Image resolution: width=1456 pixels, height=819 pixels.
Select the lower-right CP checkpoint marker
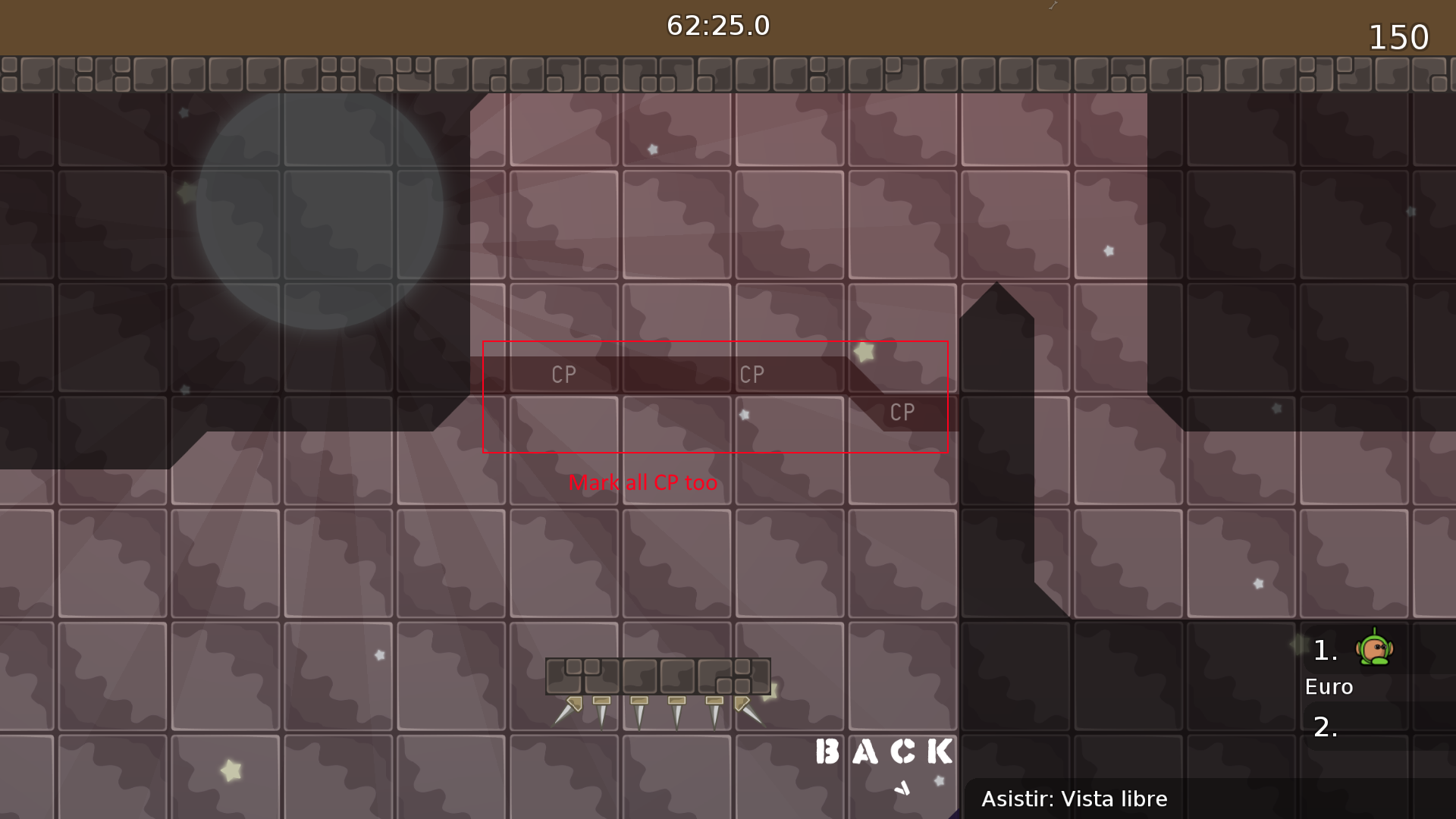pyautogui.click(x=902, y=413)
